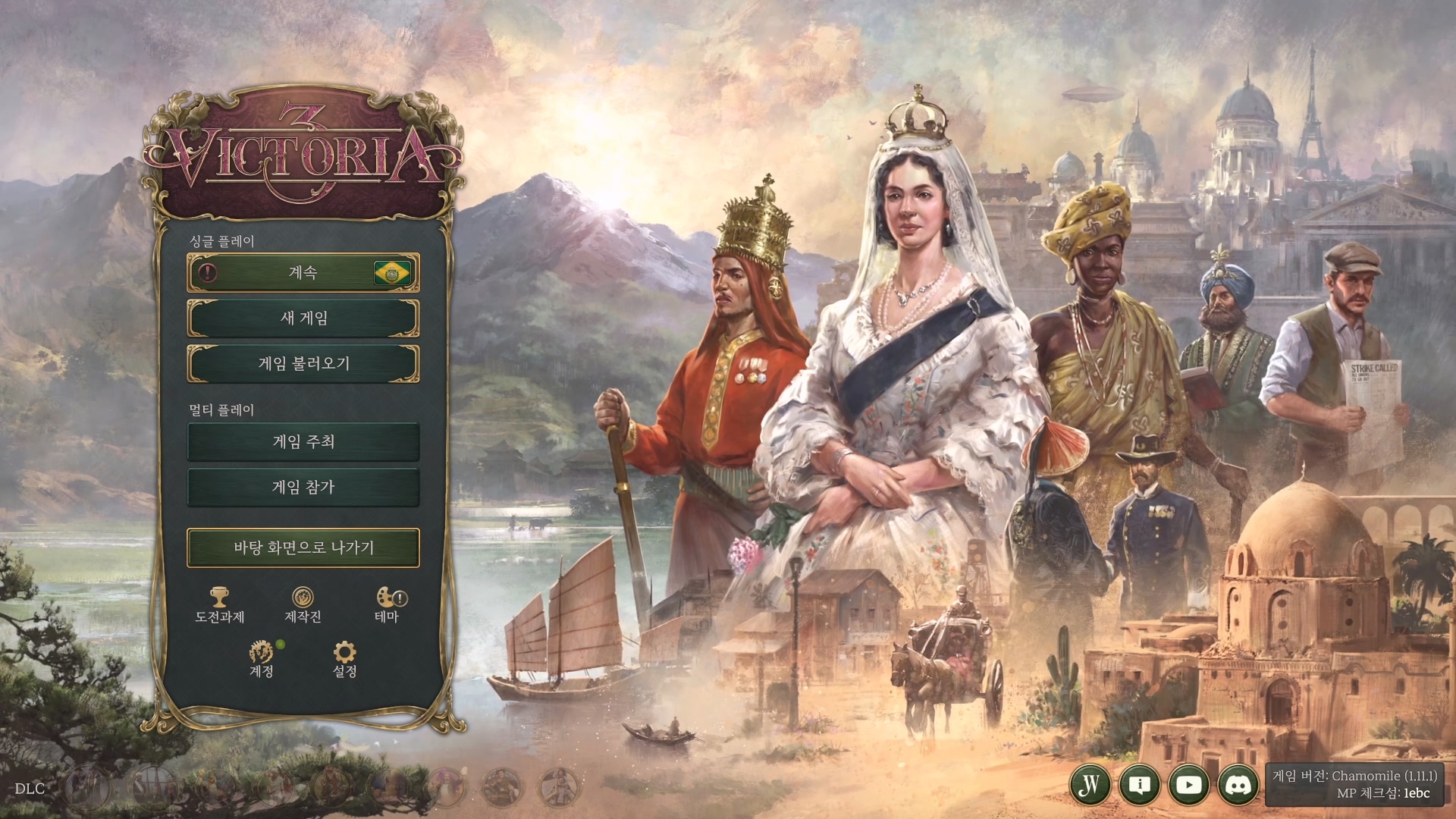Select 게임 주최 to host multiplayer
The image size is (1456, 819).
tap(303, 441)
